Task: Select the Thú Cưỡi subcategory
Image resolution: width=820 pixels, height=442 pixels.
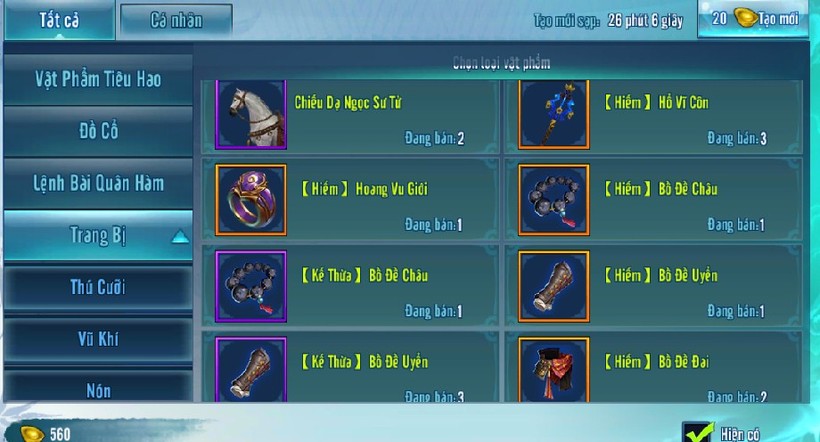Action: pyautogui.click(x=97, y=288)
